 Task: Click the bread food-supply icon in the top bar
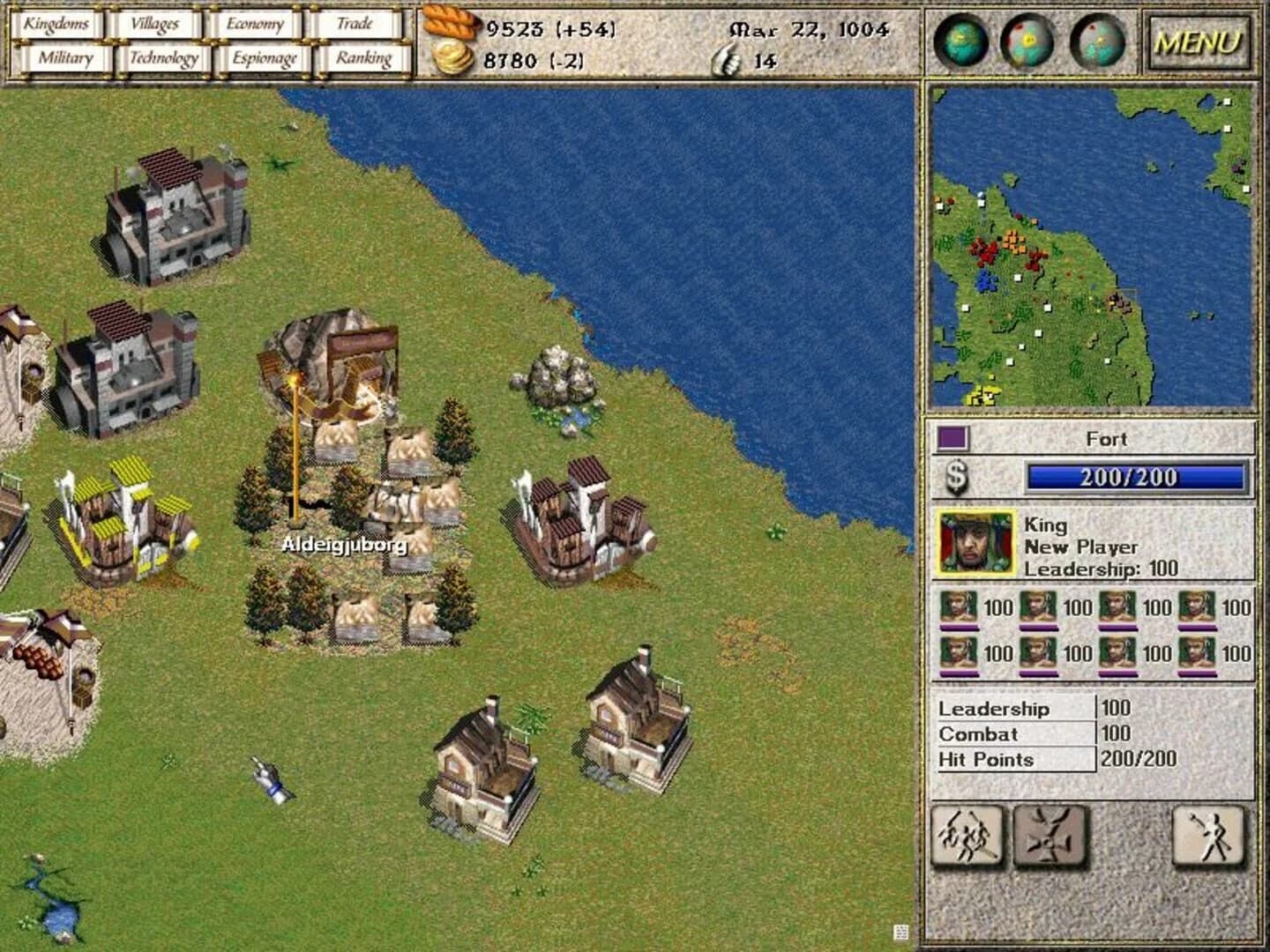tap(450, 24)
